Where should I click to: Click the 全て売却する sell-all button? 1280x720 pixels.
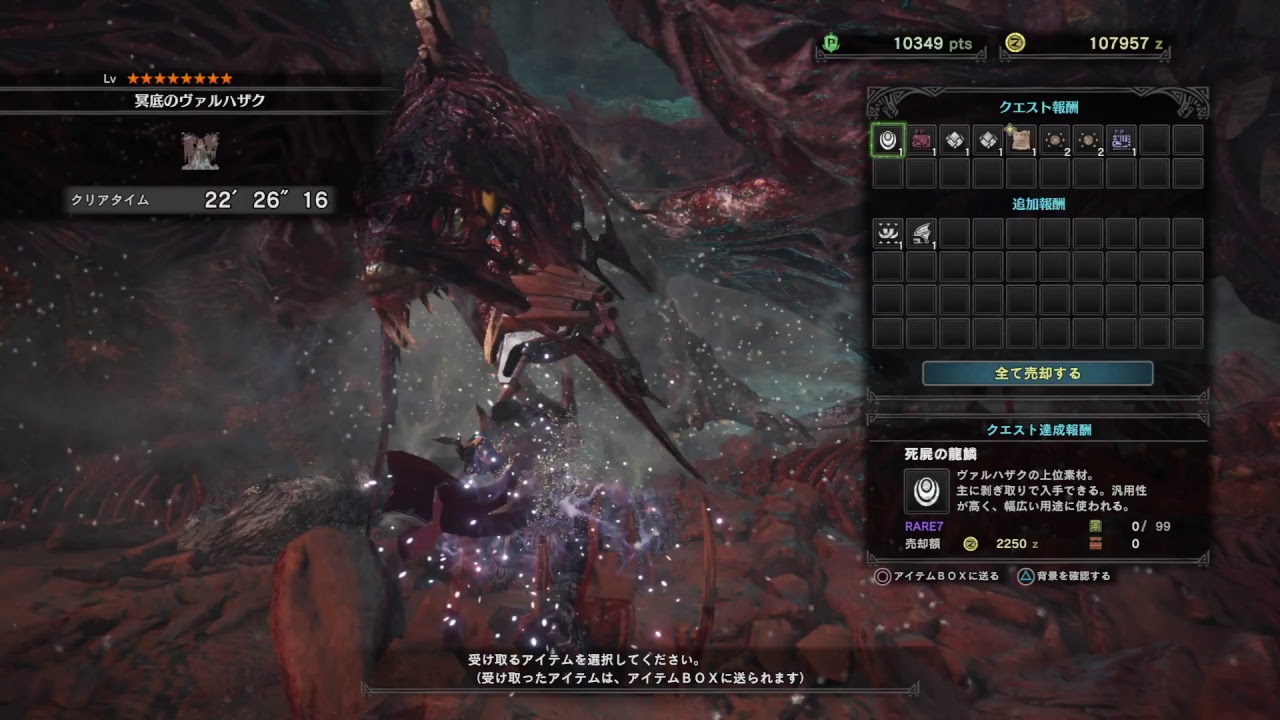[1037, 373]
